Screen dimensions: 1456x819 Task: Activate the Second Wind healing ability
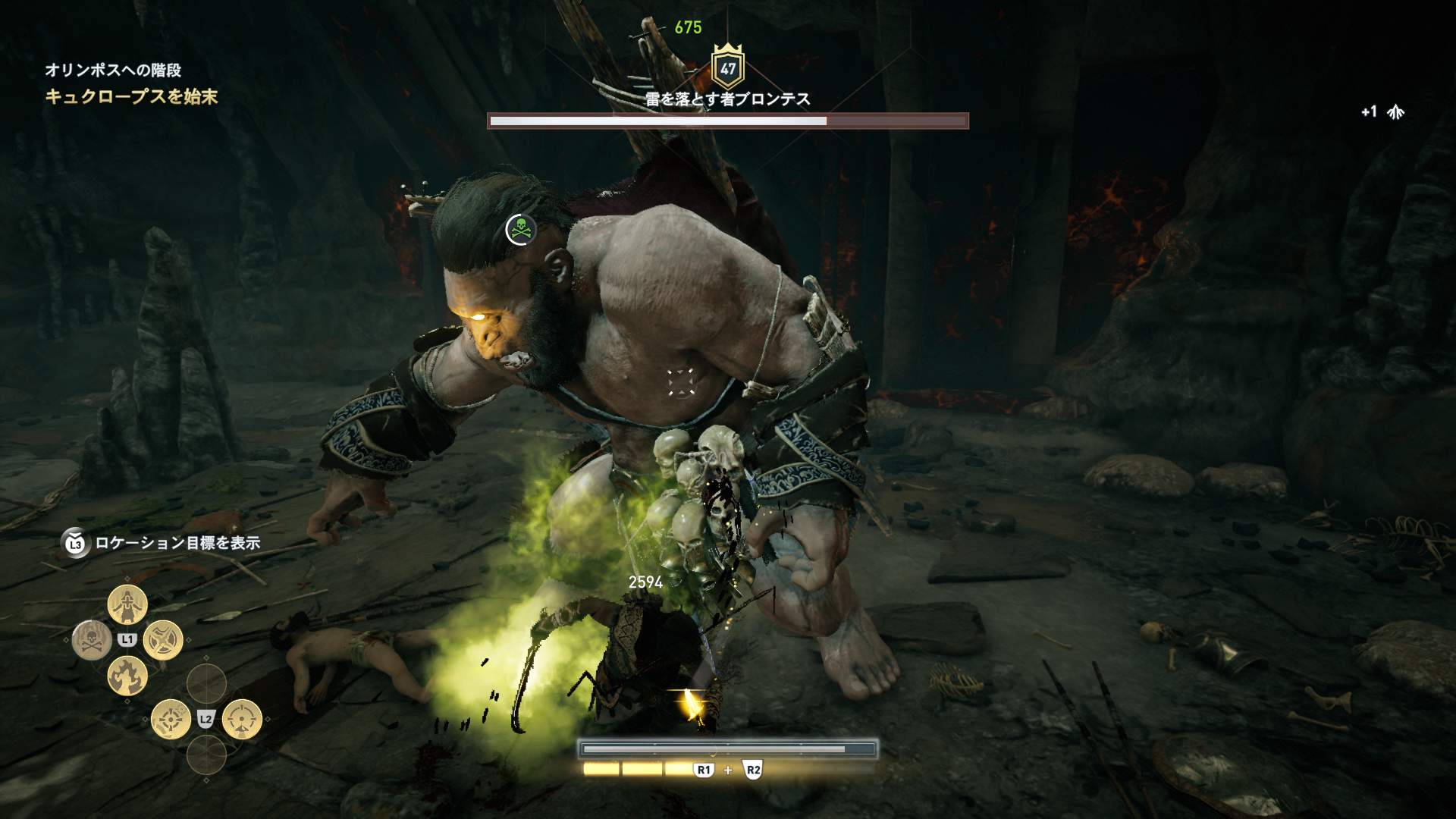127,604
